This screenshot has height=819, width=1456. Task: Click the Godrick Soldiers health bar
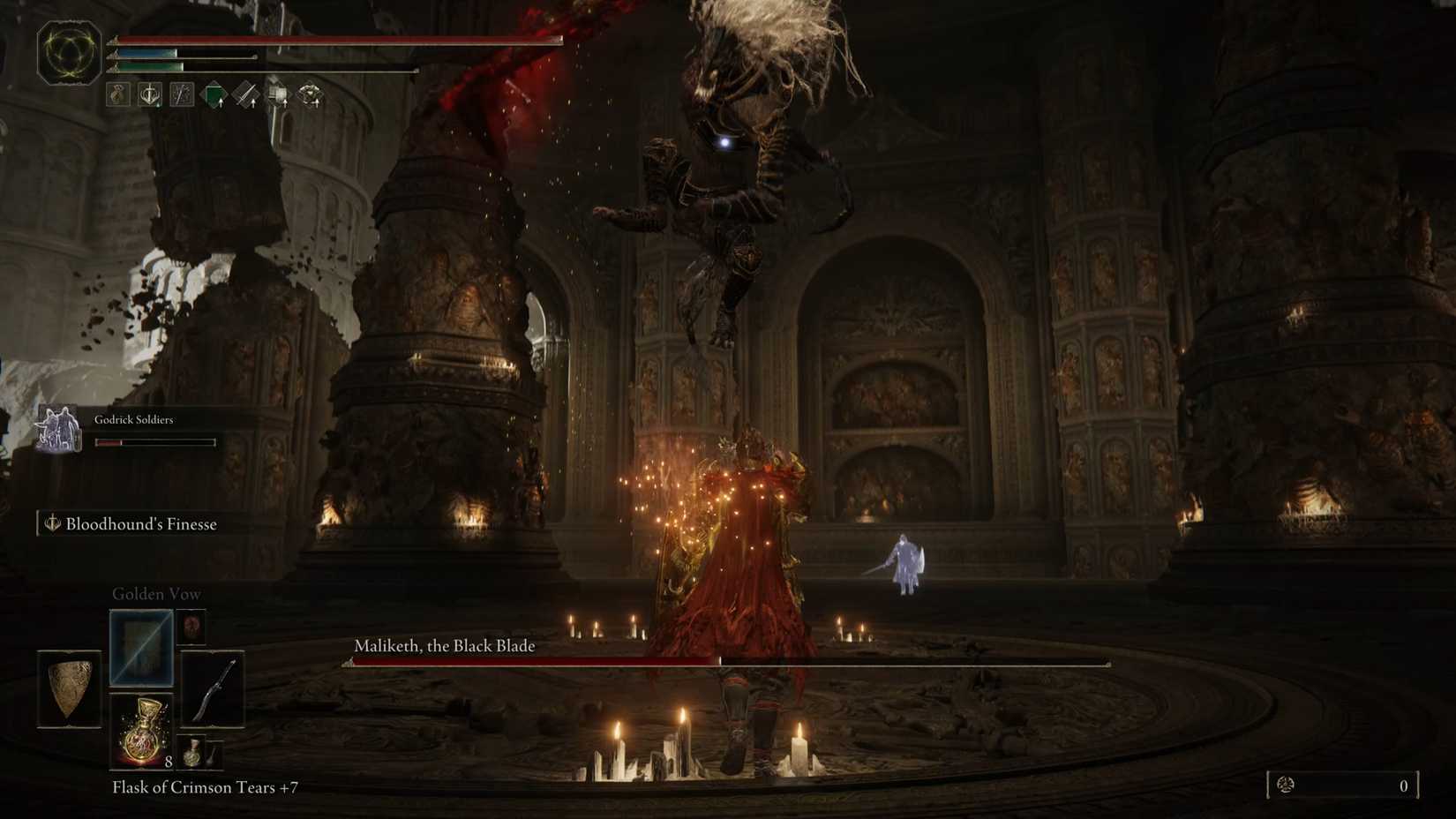154,441
